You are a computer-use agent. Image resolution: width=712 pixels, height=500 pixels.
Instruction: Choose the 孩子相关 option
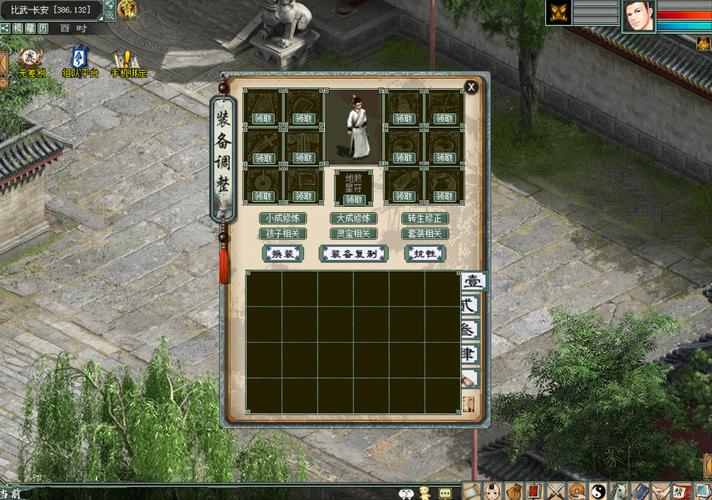click(x=283, y=233)
